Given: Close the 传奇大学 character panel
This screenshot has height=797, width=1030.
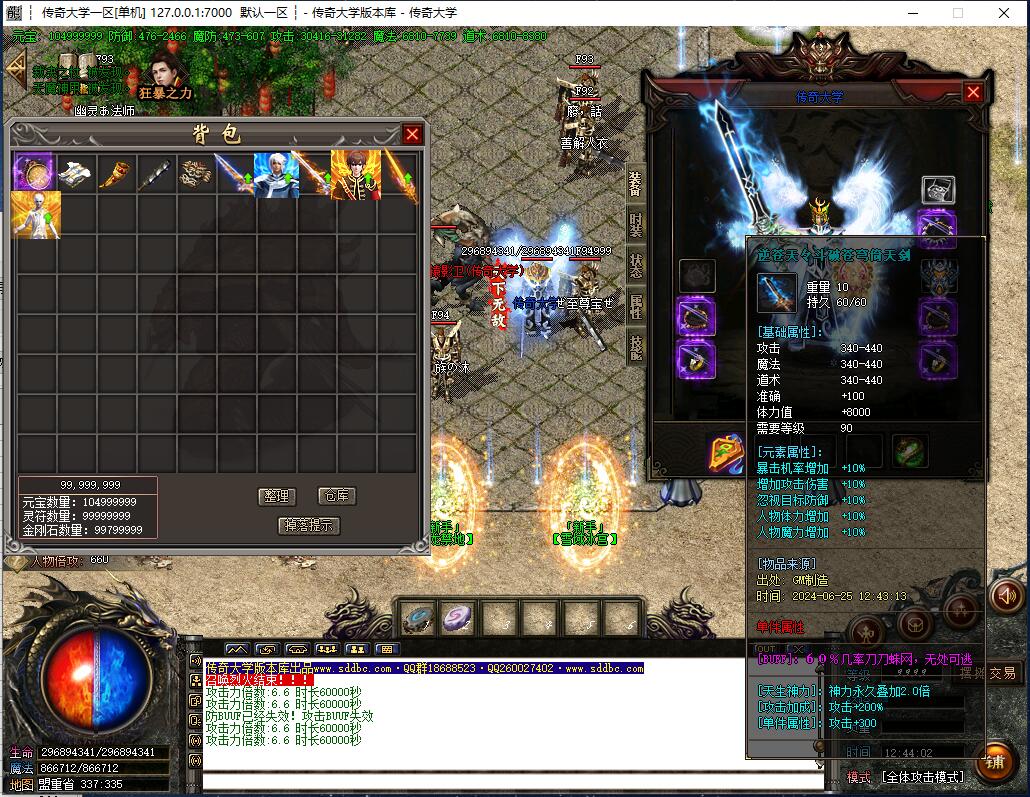Looking at the screenshot, I should (973, 92).
